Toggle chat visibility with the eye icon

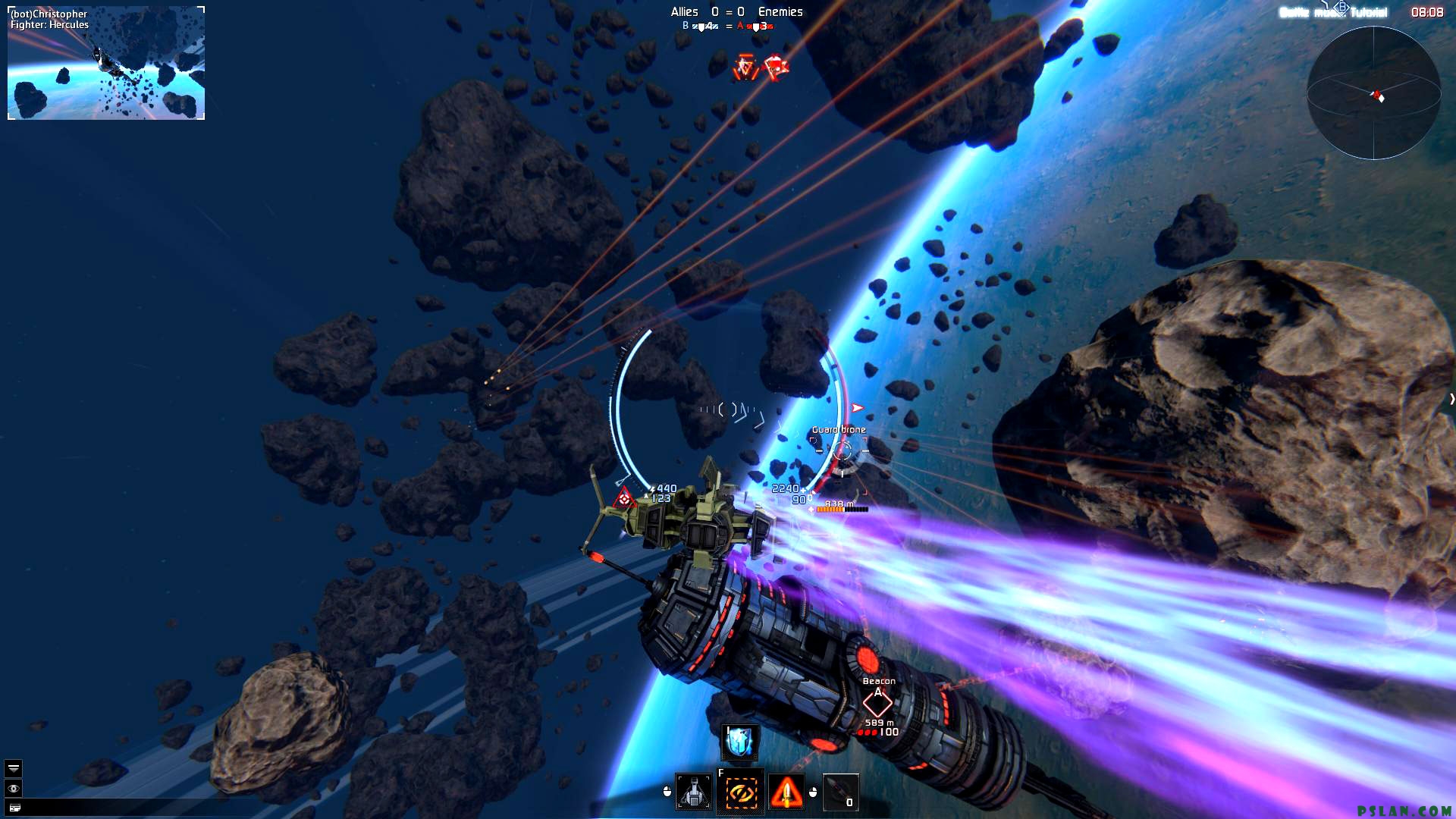click(14, 789)
